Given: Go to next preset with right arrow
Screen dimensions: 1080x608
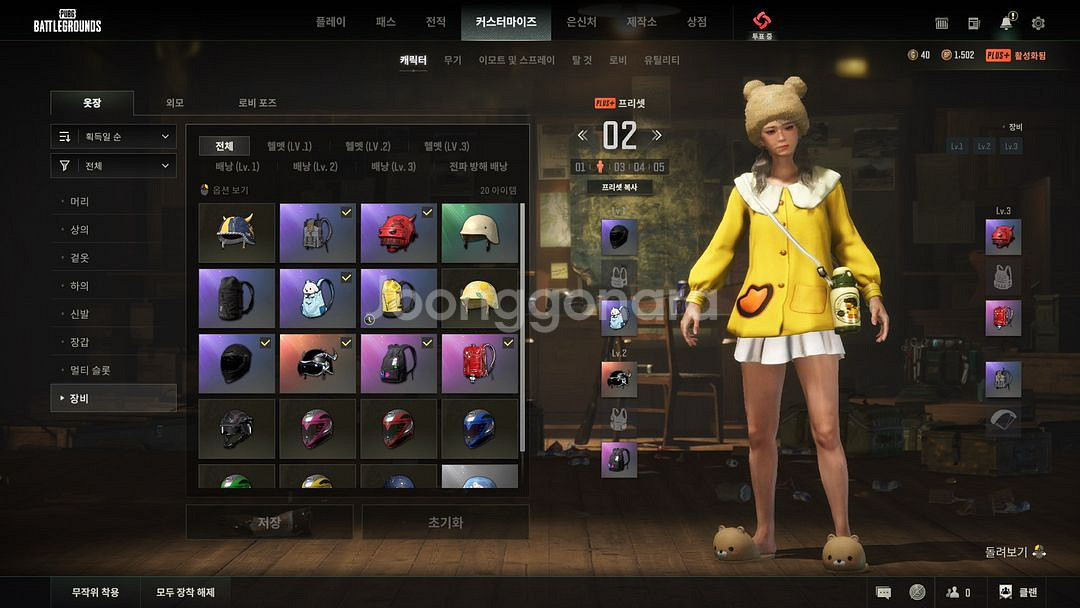Looking at the screenshot, I should [x=657, y=135].
